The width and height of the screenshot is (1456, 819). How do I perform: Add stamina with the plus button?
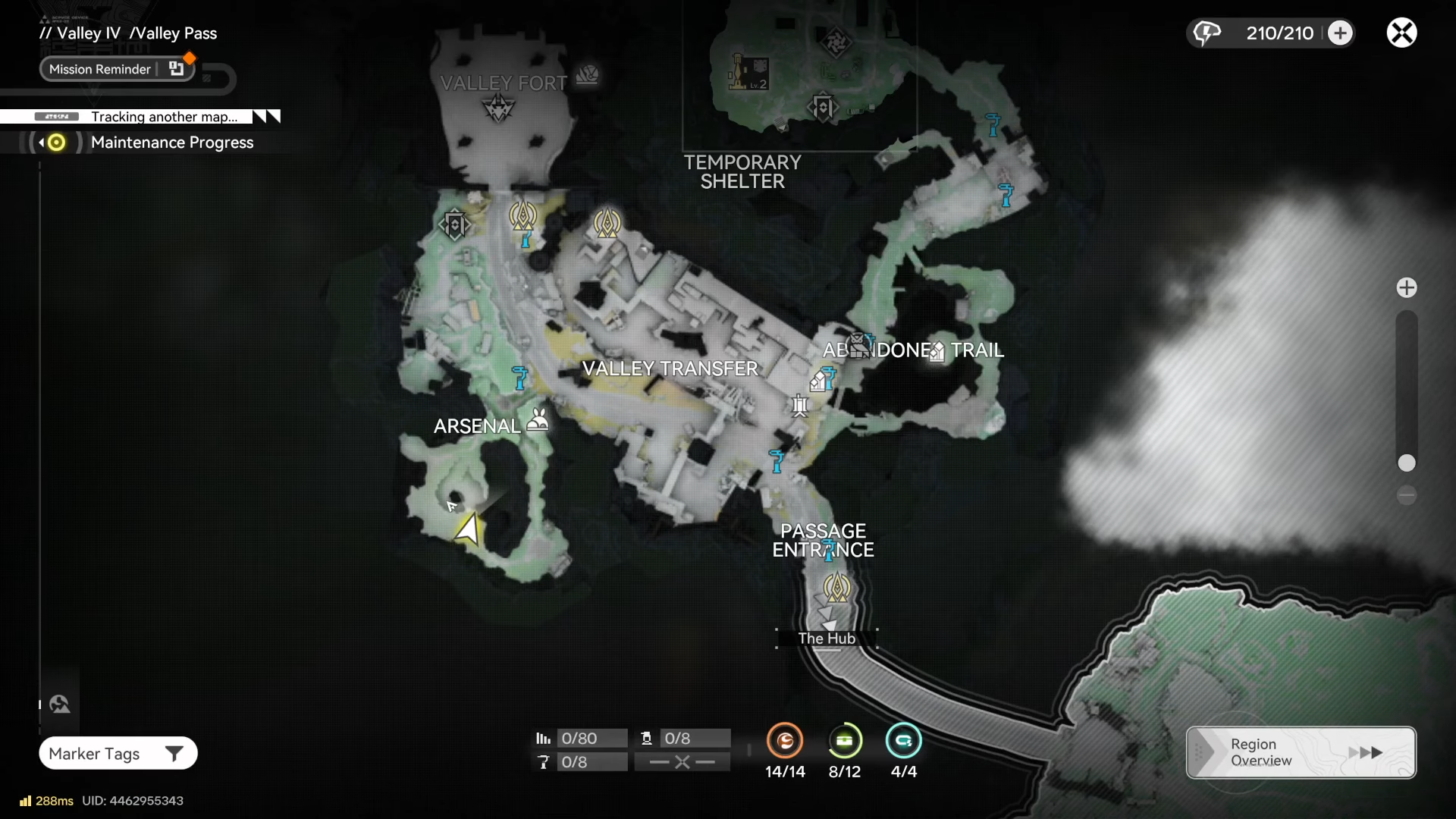click(1340, 33)
